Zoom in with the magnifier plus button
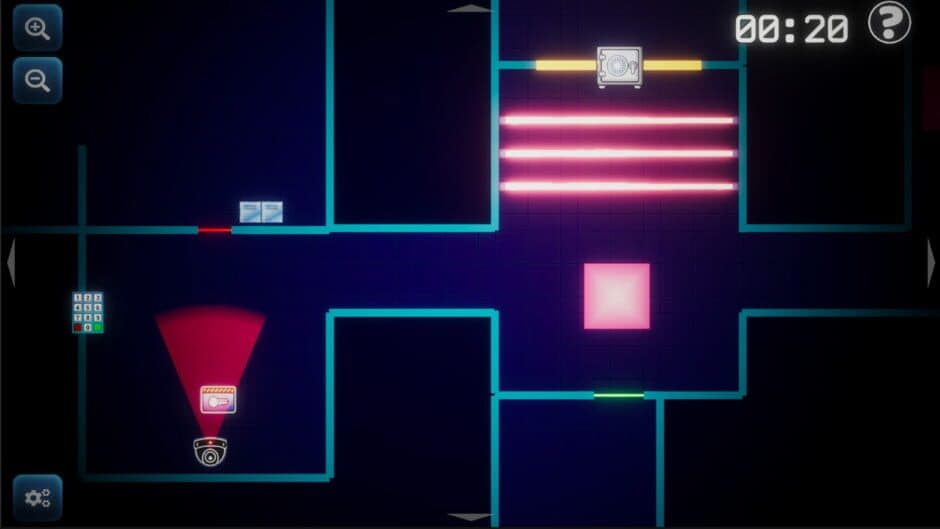The height and width of the screenshot is (529, 940). [38, 28]
